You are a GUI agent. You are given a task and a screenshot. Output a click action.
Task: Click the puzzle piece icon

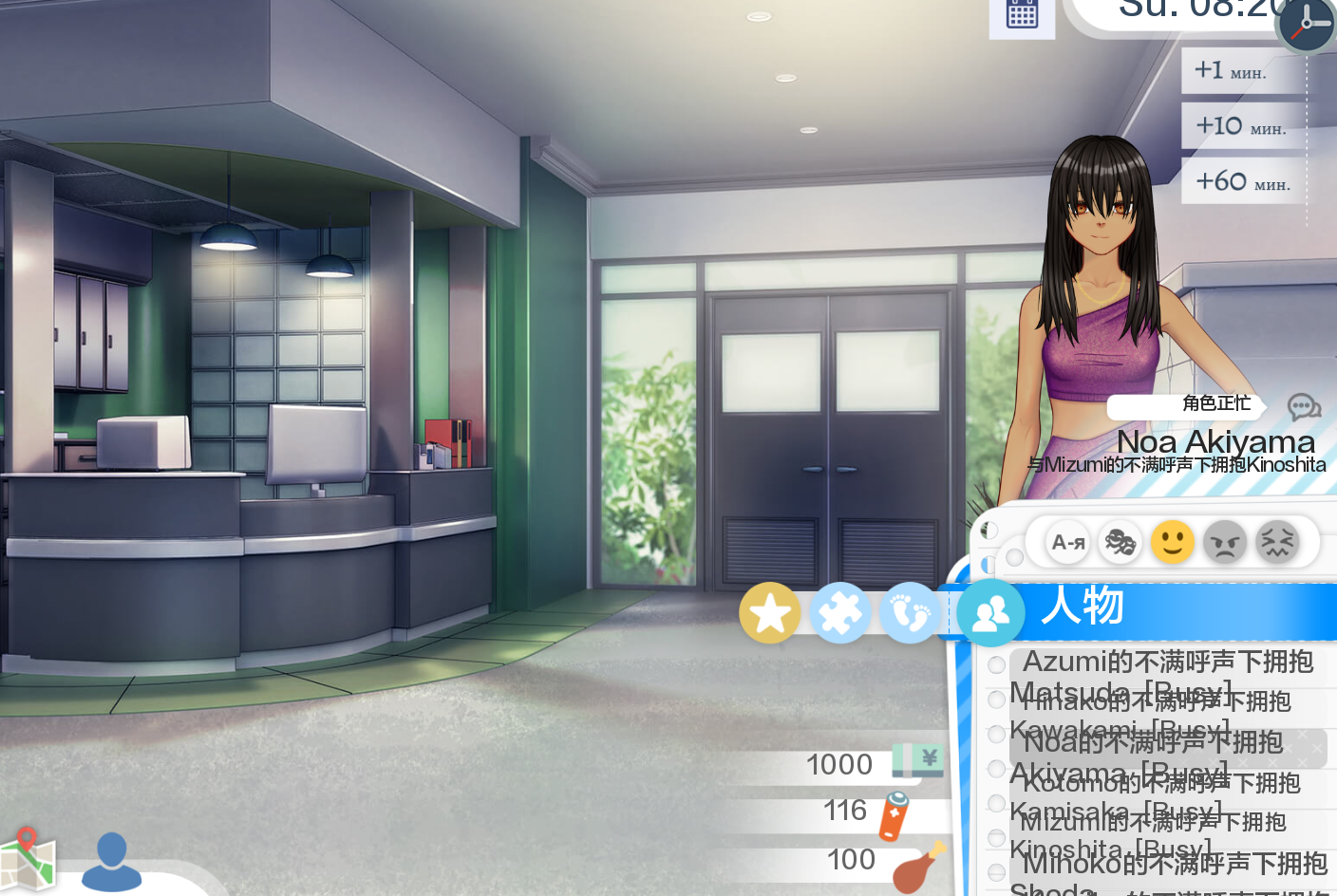(x=840, y=612)
